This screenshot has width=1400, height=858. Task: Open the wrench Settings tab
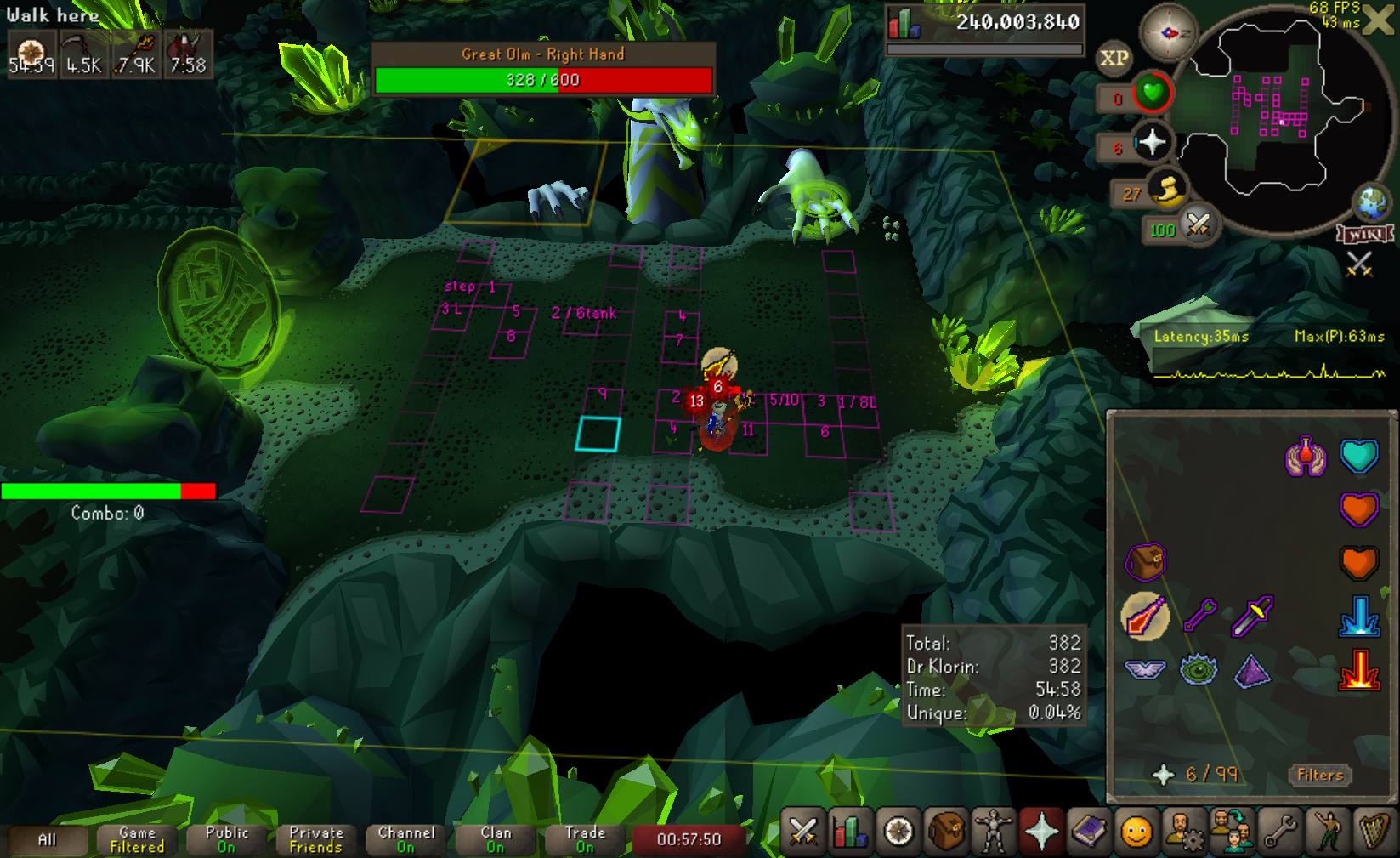[x=1279, y=831]
